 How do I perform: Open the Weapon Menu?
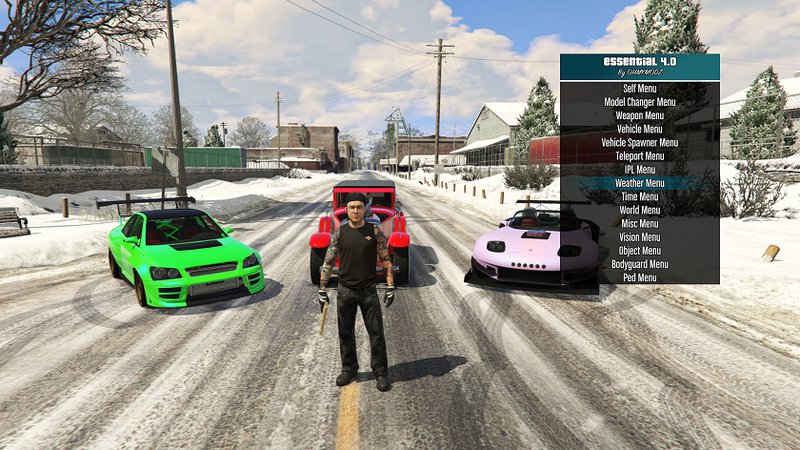pos(639,115)
